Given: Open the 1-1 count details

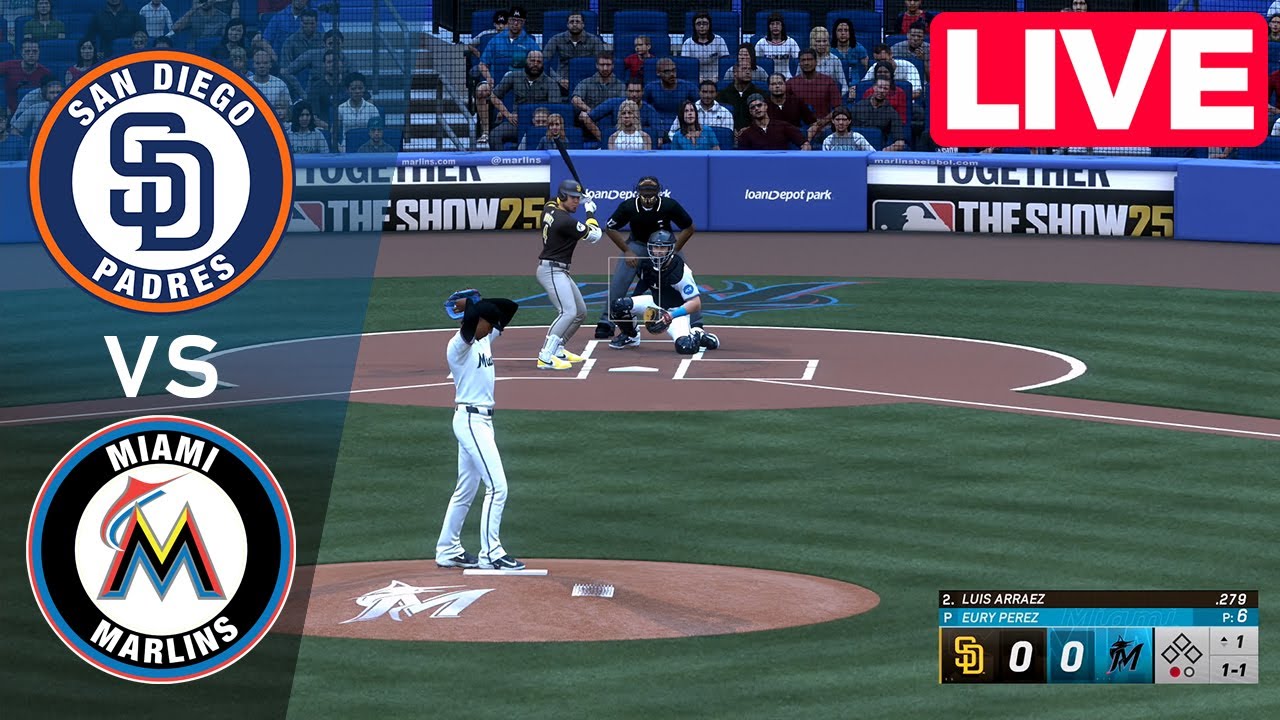Looking at the screenshot, I should coord(1235,670).
